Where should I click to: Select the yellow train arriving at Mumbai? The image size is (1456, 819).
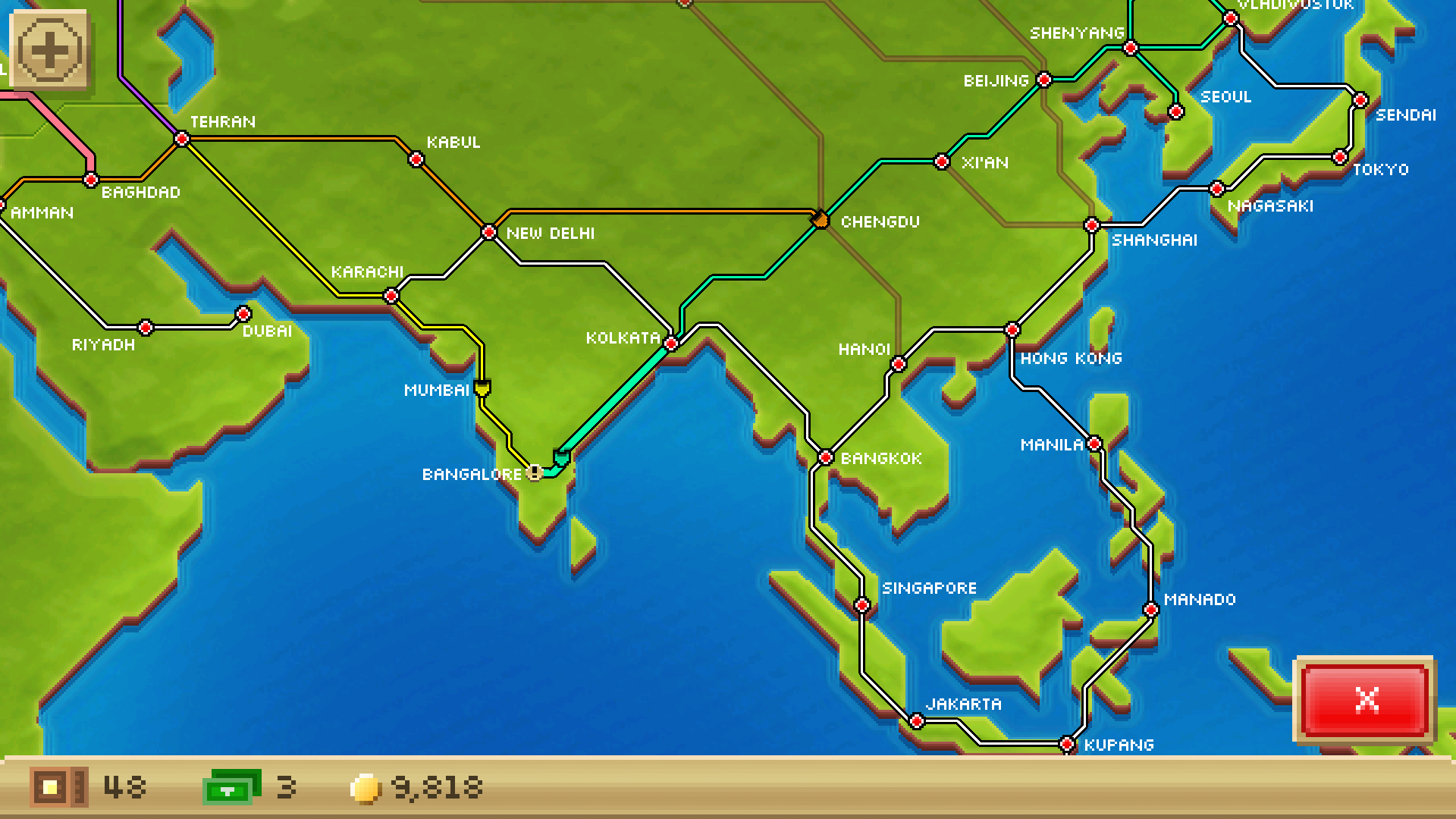pyautogui.click(x=483, y=389)
